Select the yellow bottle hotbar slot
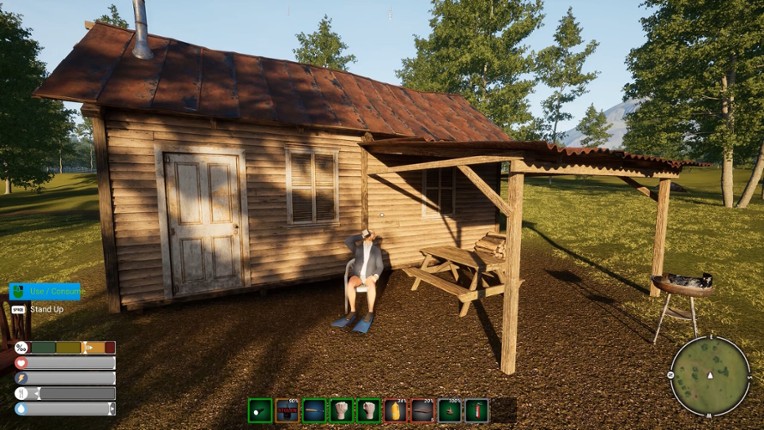764x430 pixels. pos(395,410)
